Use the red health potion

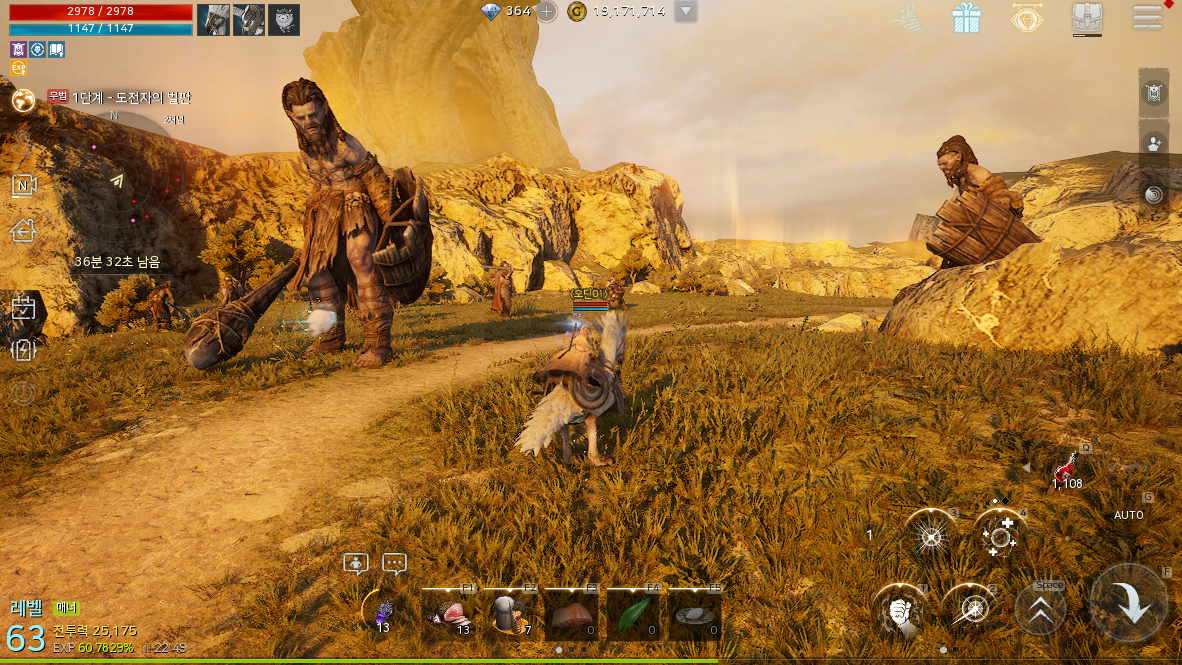click(1068, 467)
